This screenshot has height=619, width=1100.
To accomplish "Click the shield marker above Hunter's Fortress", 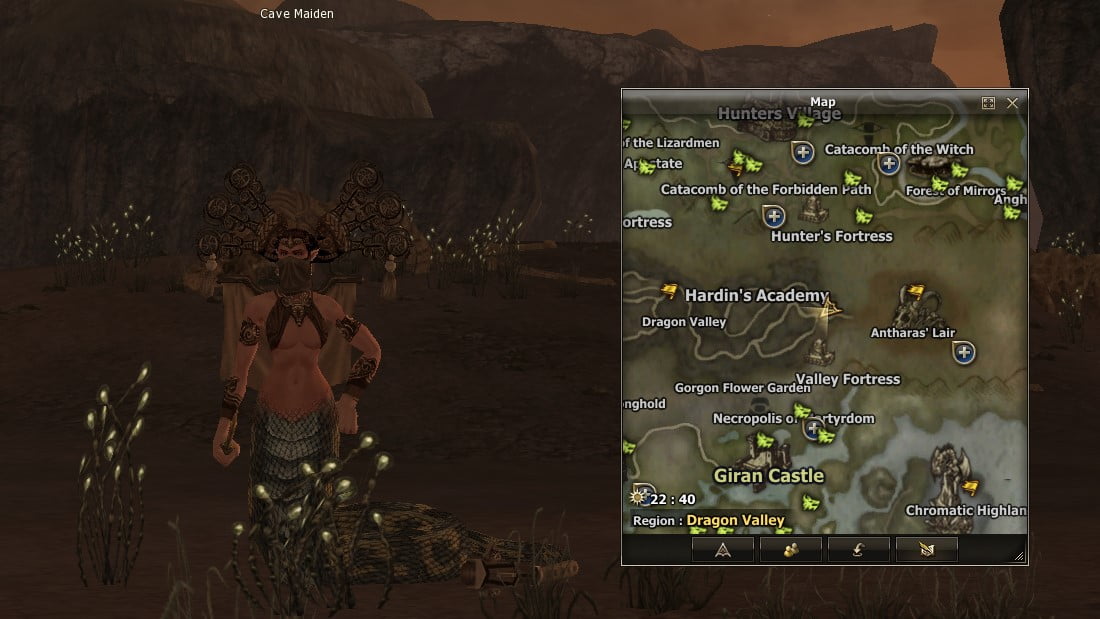I will pyautogui.click(x=773, y=215).
